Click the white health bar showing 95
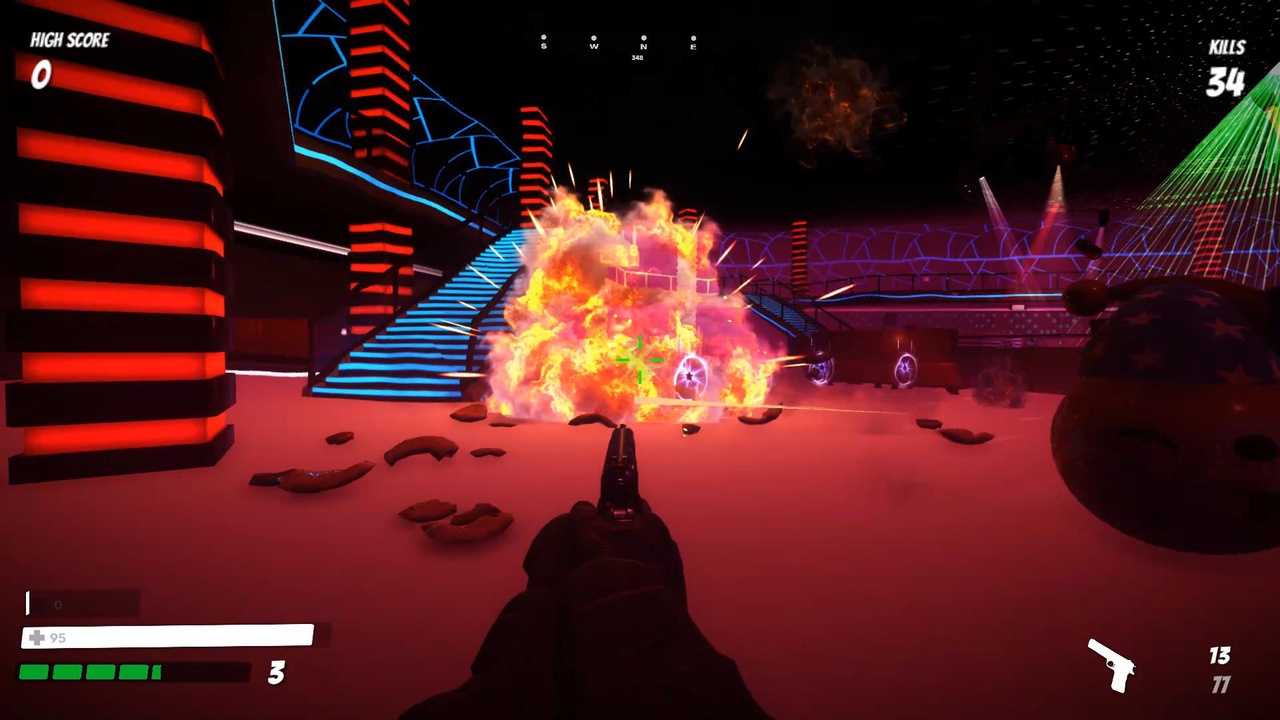 click(x=165, y=635)
